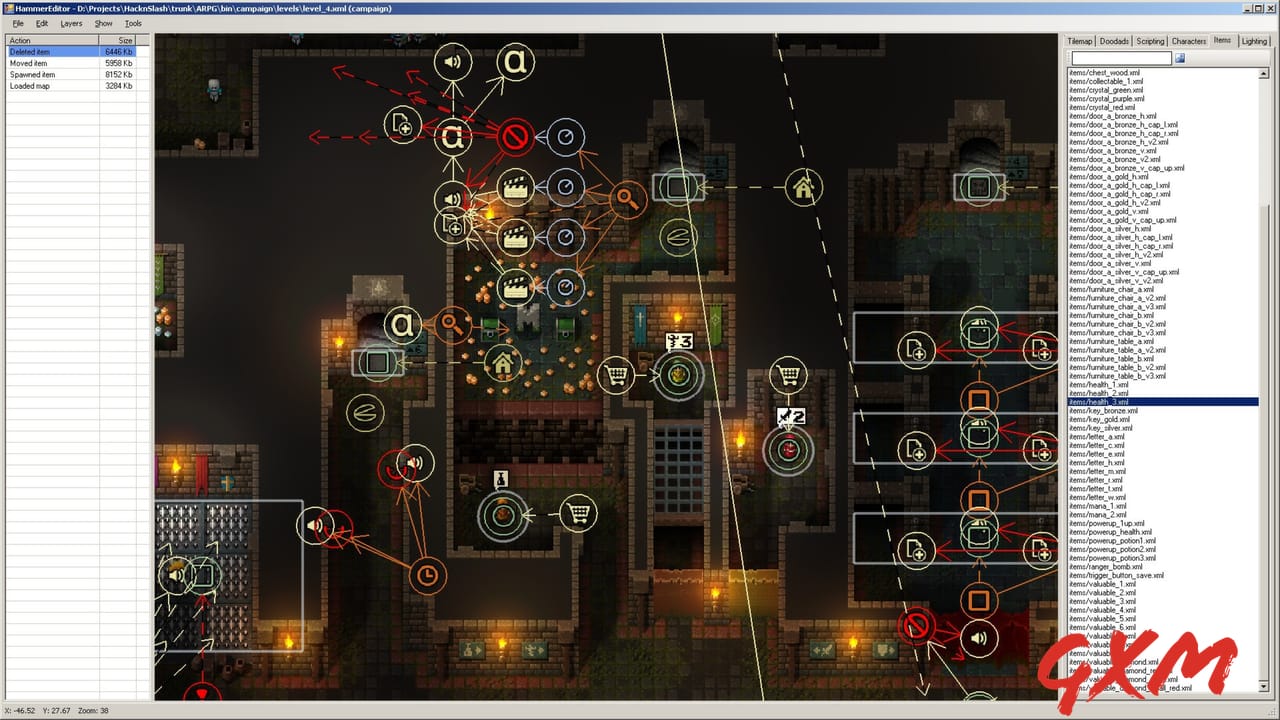Open the Layers menu

[x=71, y=23]
